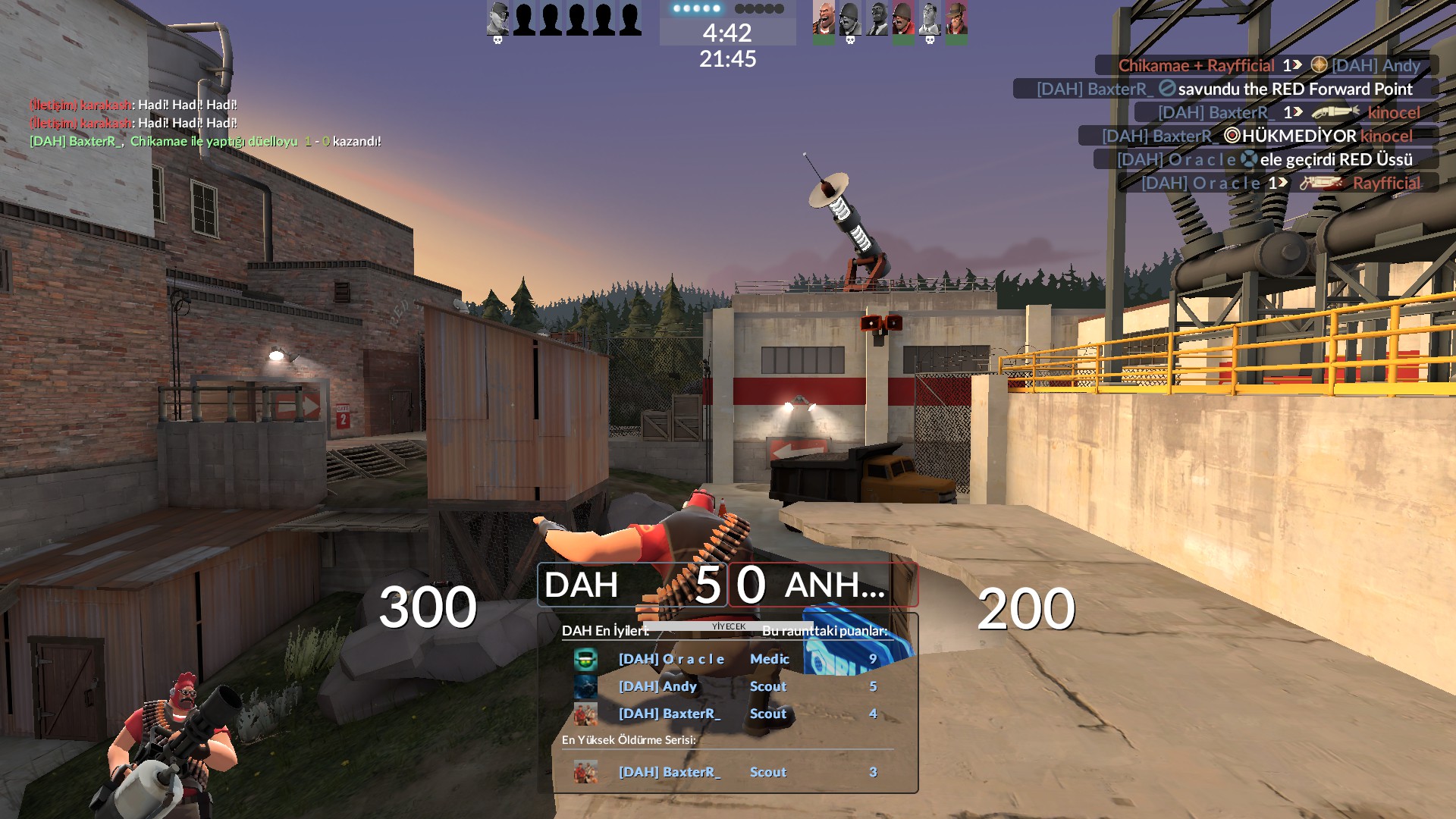Select the Oracle killed Rayfficial feed entry
The height and width of the screenshot is (819, 1456).
[1280, 183]
